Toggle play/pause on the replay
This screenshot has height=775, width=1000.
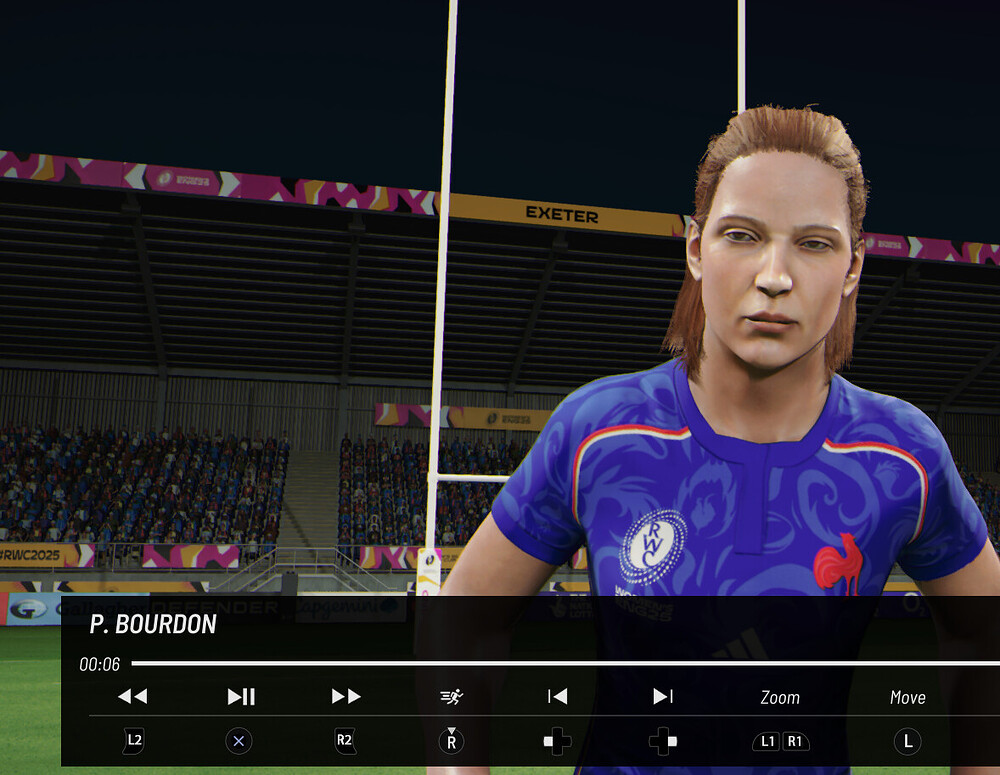[x=241, y=696]
